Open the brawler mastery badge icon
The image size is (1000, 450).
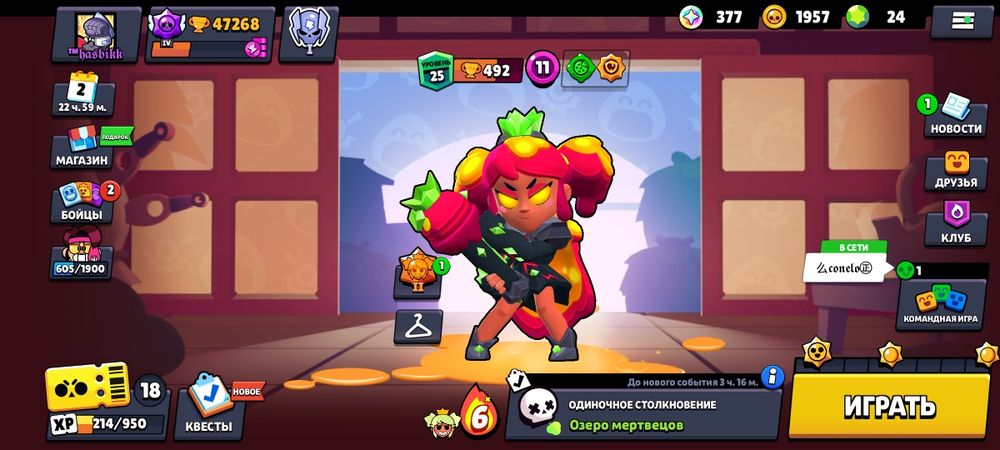(416, 272)
